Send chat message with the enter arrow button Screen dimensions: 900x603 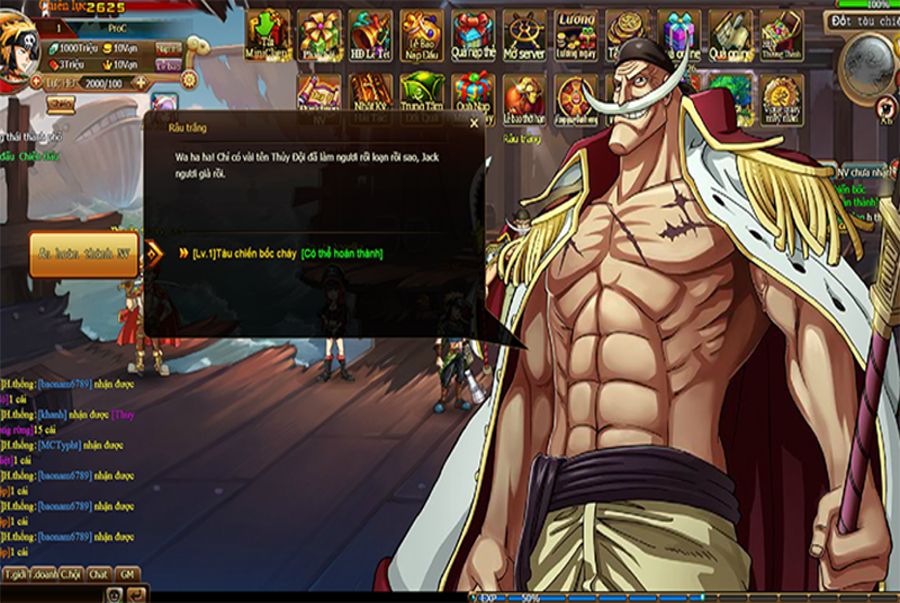coord(137,595)
